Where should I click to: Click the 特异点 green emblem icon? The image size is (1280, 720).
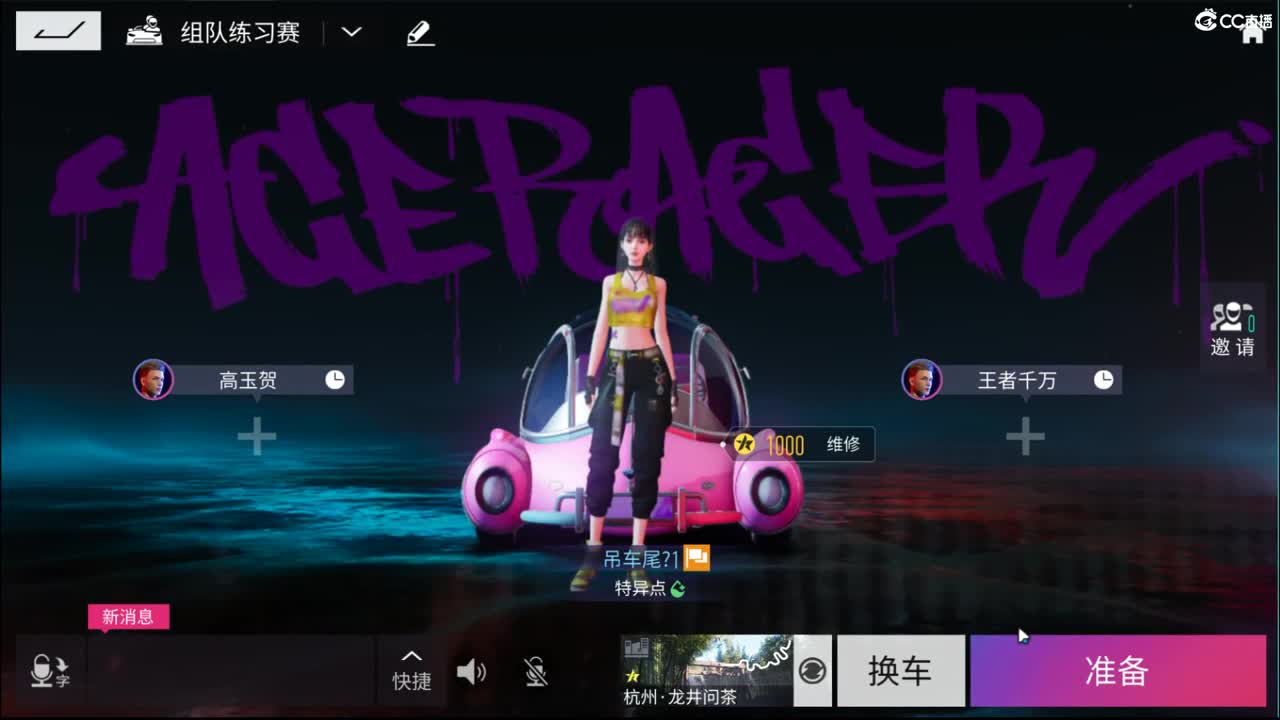(679, 589)
